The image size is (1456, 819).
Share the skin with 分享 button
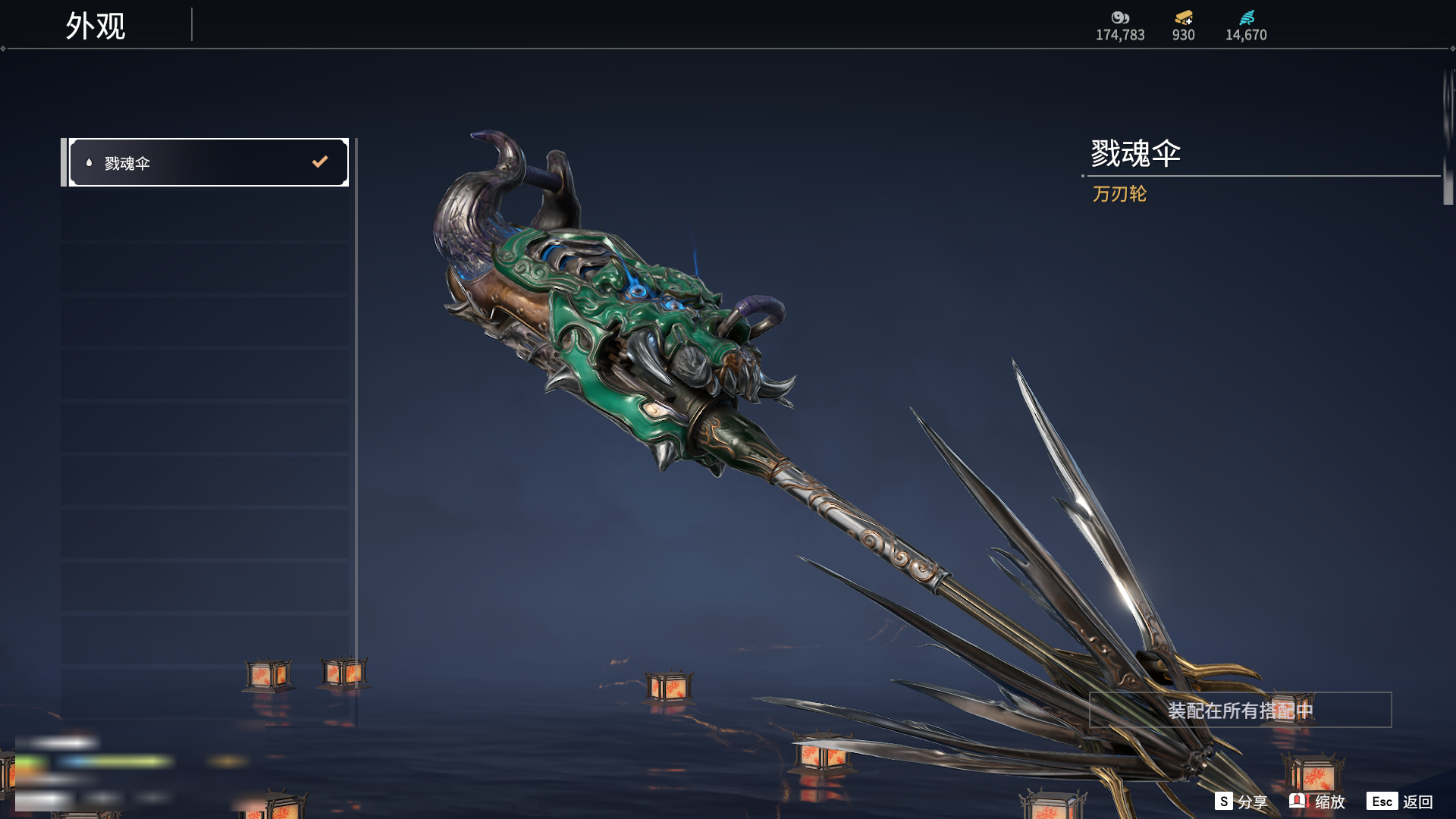(x=1241, y=802)
